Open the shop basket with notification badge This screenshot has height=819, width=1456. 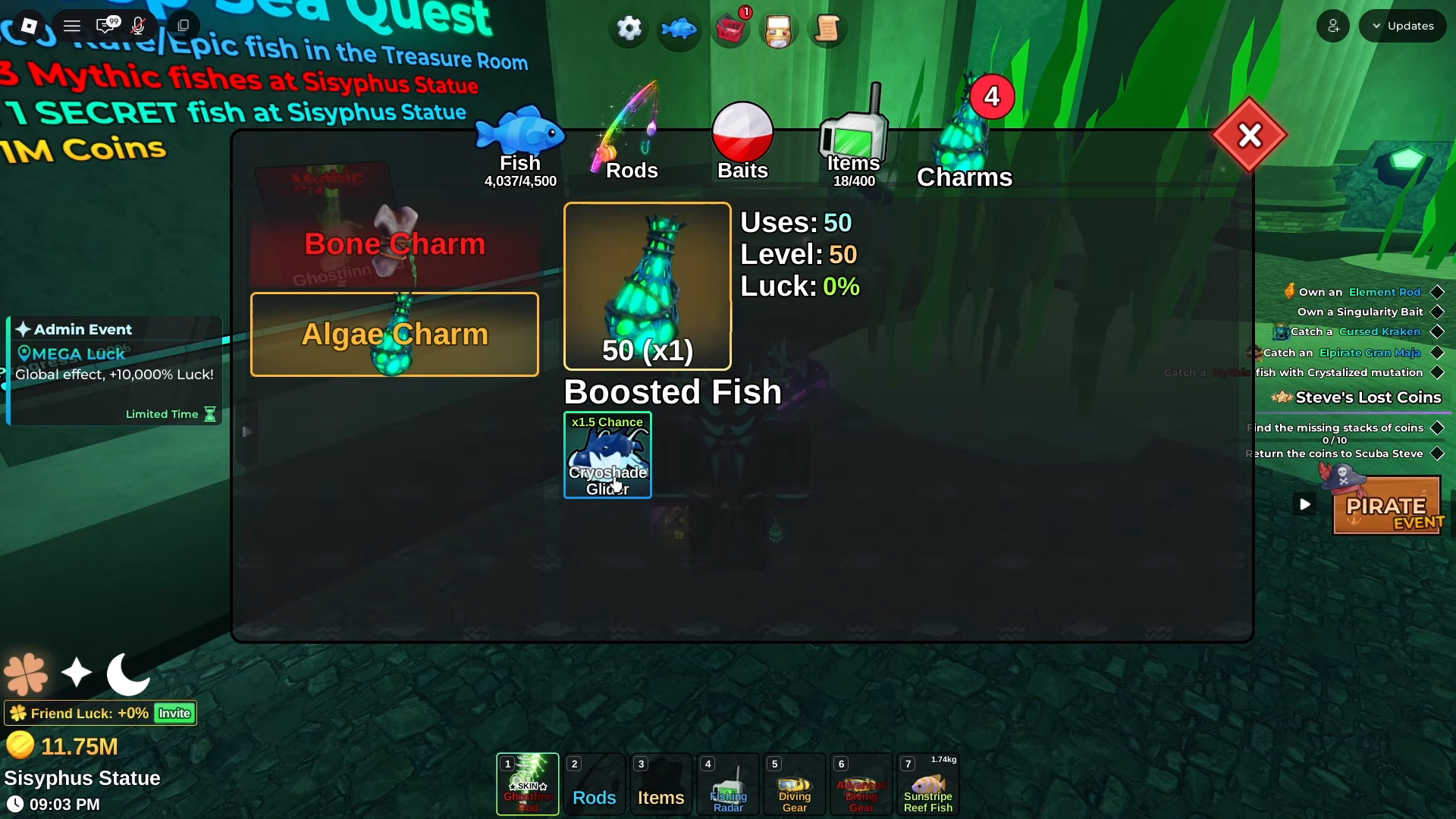(730, 30)
